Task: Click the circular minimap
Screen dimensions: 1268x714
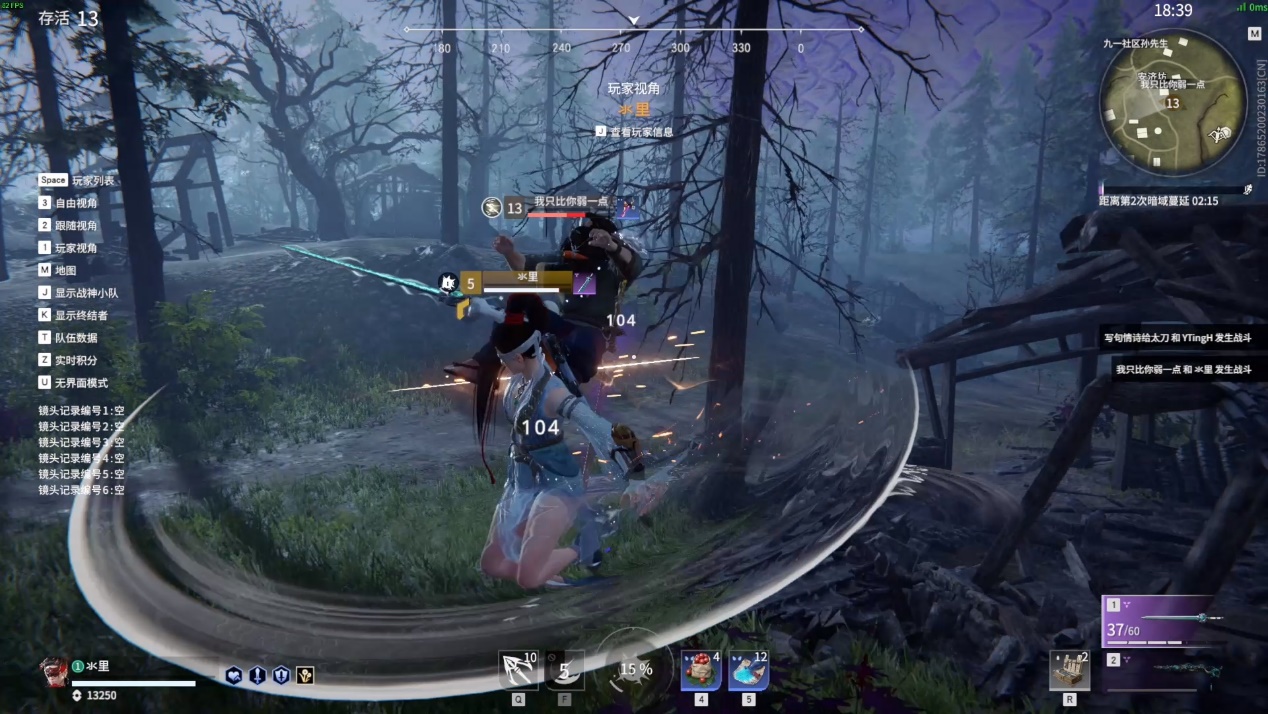Action: [1172, 102]
